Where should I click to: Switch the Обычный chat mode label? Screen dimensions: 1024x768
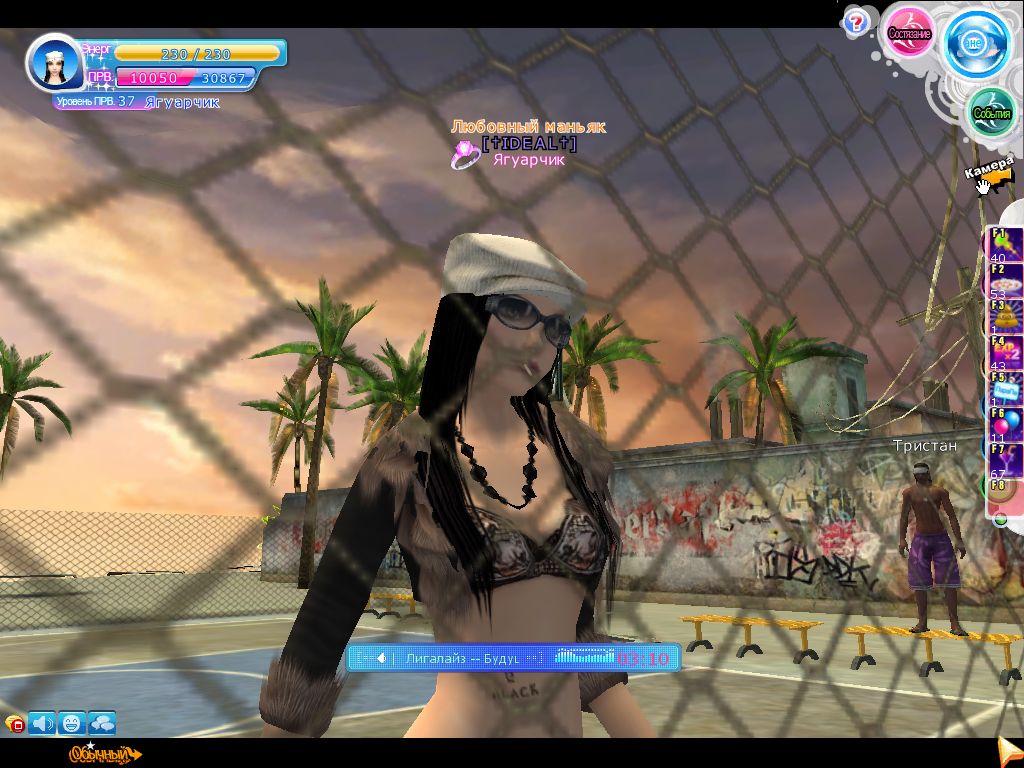(100, 754)
